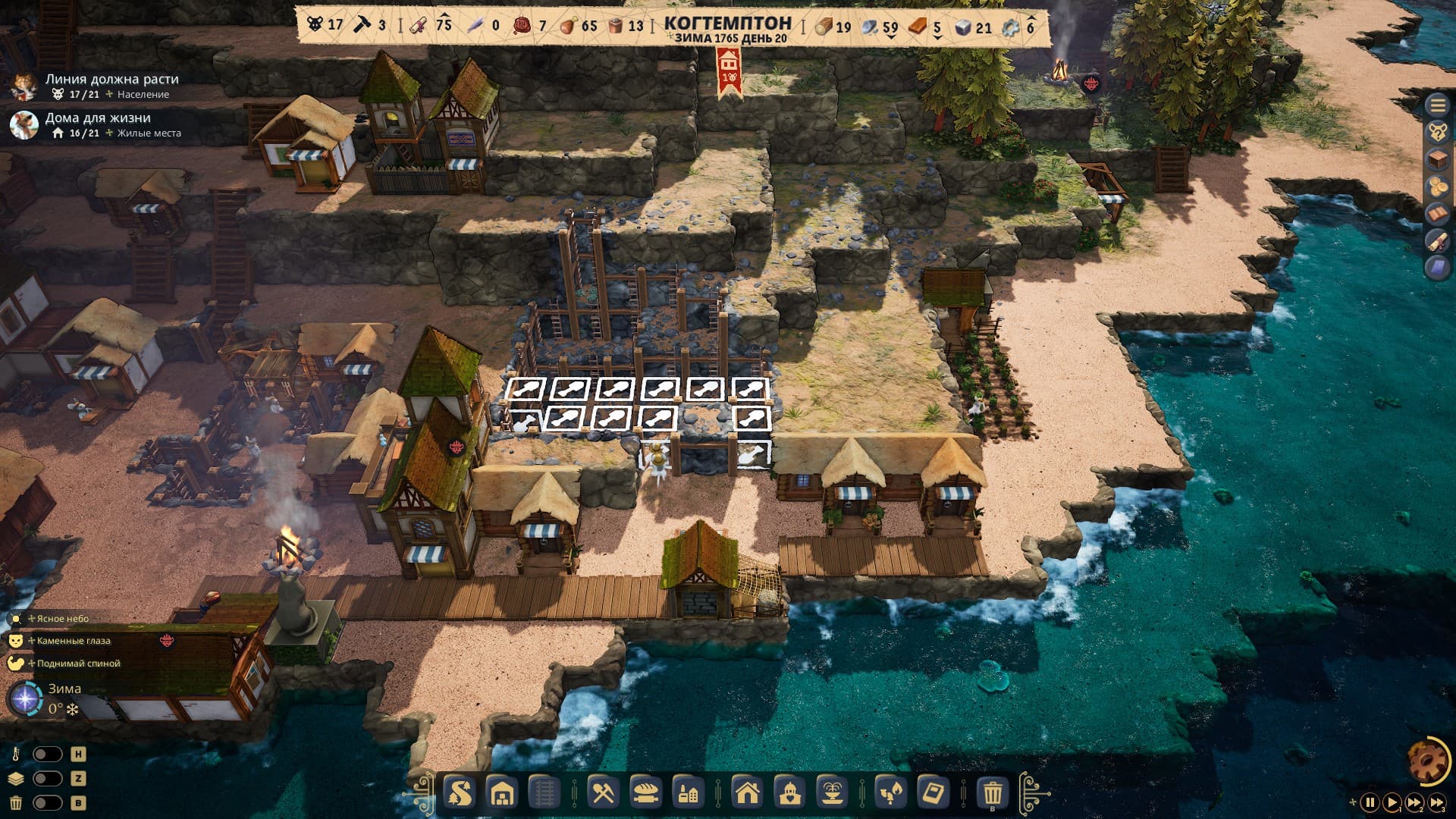Viewport: 1456px width, 819px height.
Task: Open the blueprint book category
Action: (933, 793)
